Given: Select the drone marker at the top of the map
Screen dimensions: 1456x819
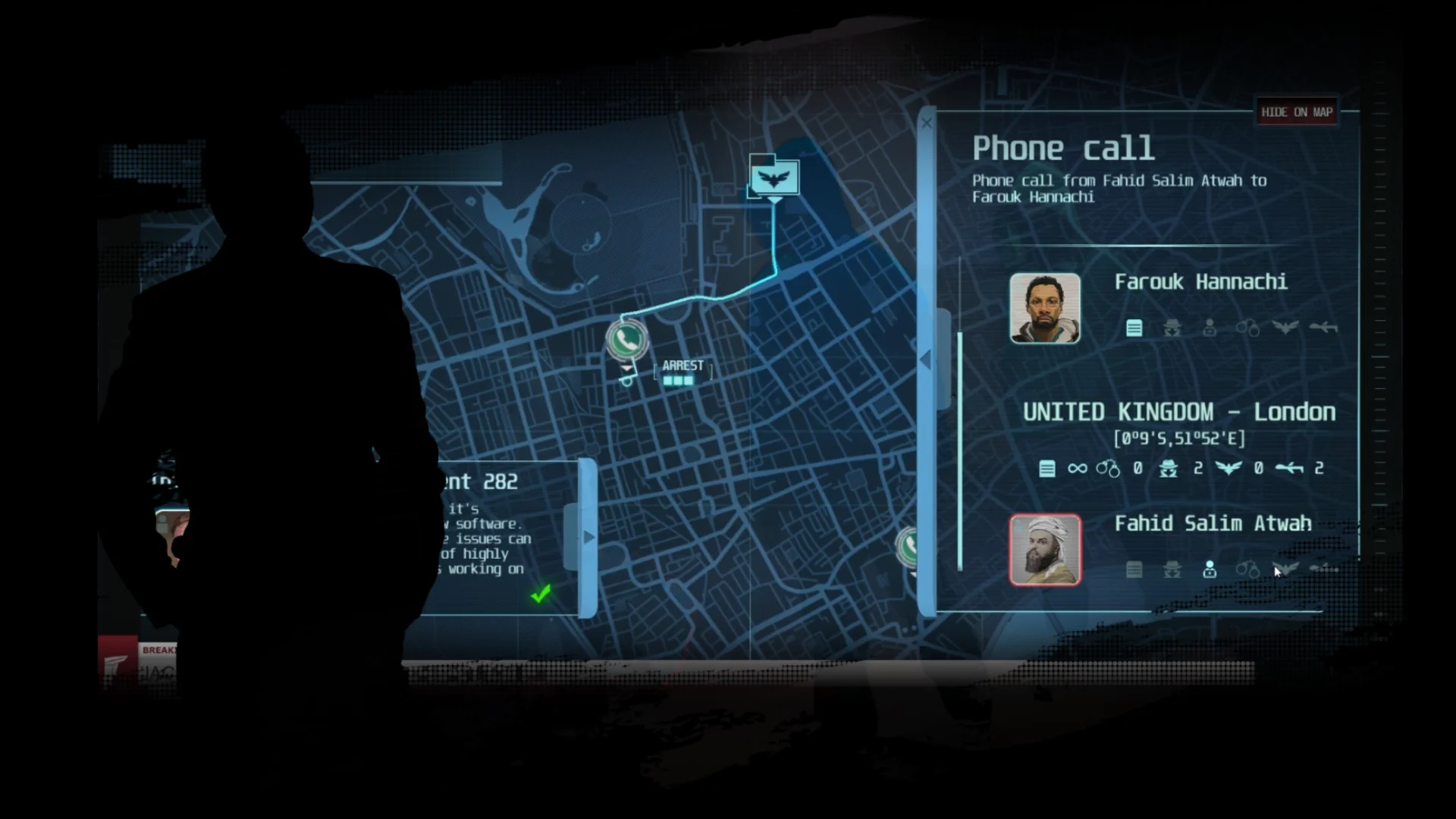Looking at the screenshot, I should (773, 176).
